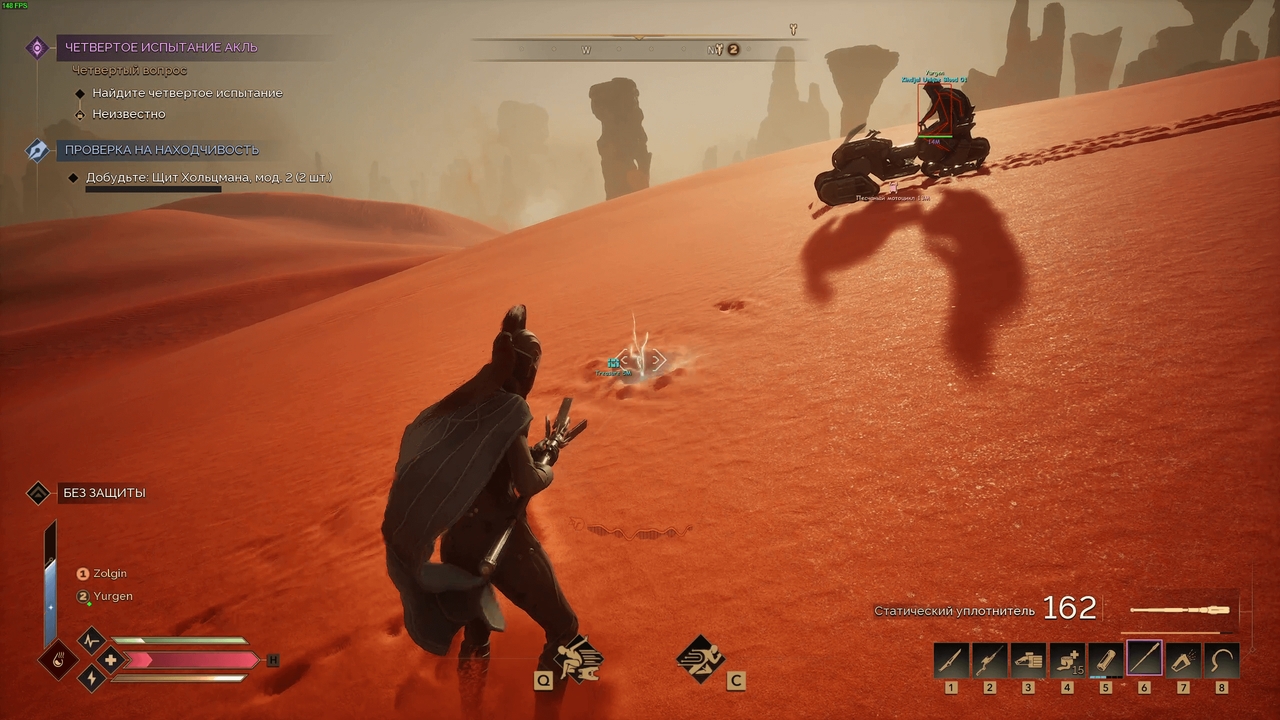1280x720 pixels.
Task: Click the heat status hand icon
Action: [x=60, y=660]
